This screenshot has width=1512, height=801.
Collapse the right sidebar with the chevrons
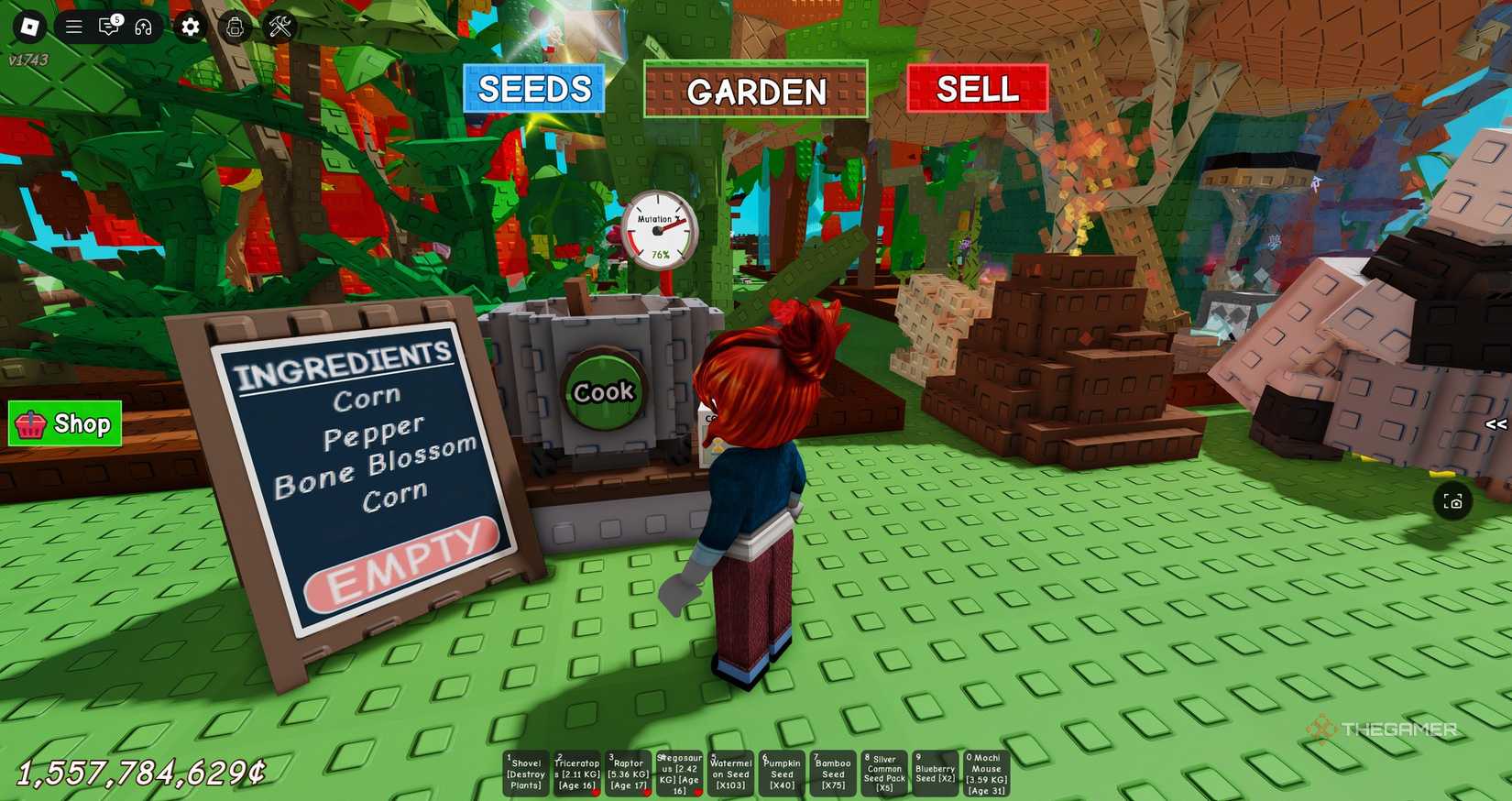click(1497, 423)
